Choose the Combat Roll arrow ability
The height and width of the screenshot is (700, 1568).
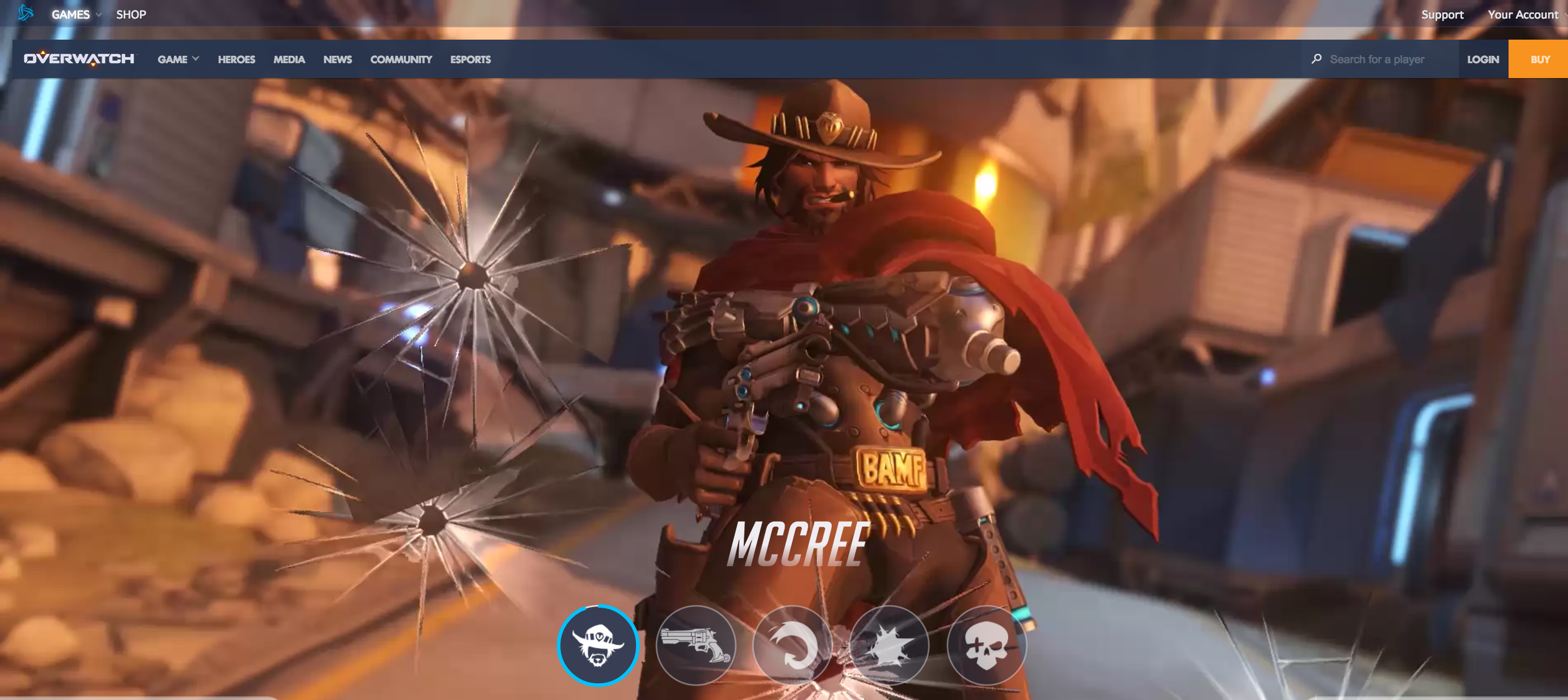pyautogui.click(x=792, y=645)
